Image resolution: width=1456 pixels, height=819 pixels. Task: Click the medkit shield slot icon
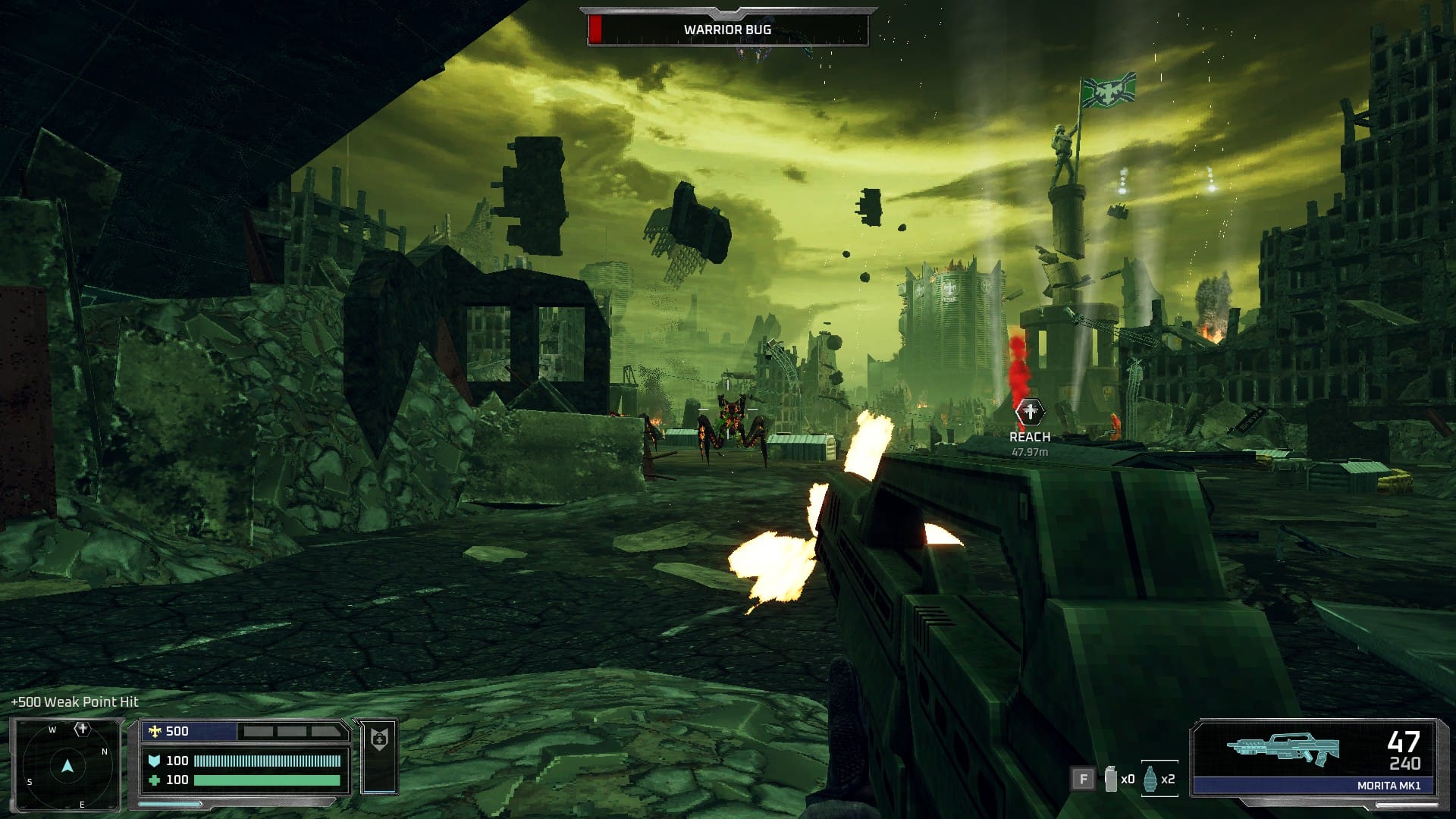click(379, 739)
